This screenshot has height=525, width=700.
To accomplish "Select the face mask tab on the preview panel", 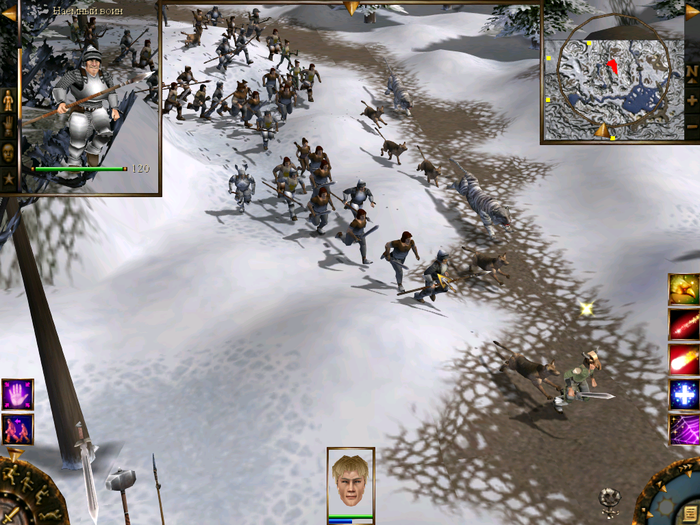I will (x=8, y=152).
